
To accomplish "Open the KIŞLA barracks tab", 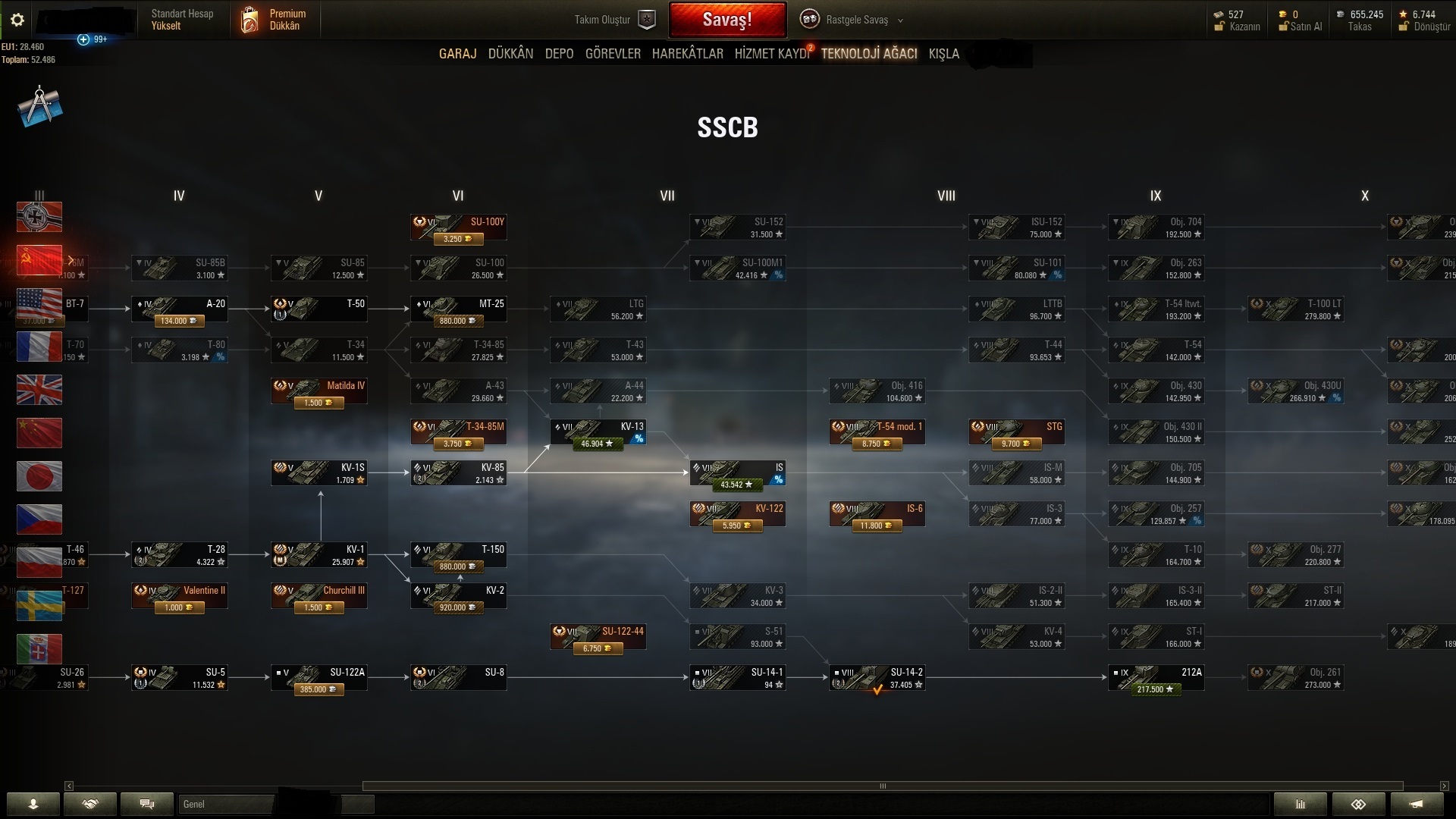I will click(x=943, y=54).
